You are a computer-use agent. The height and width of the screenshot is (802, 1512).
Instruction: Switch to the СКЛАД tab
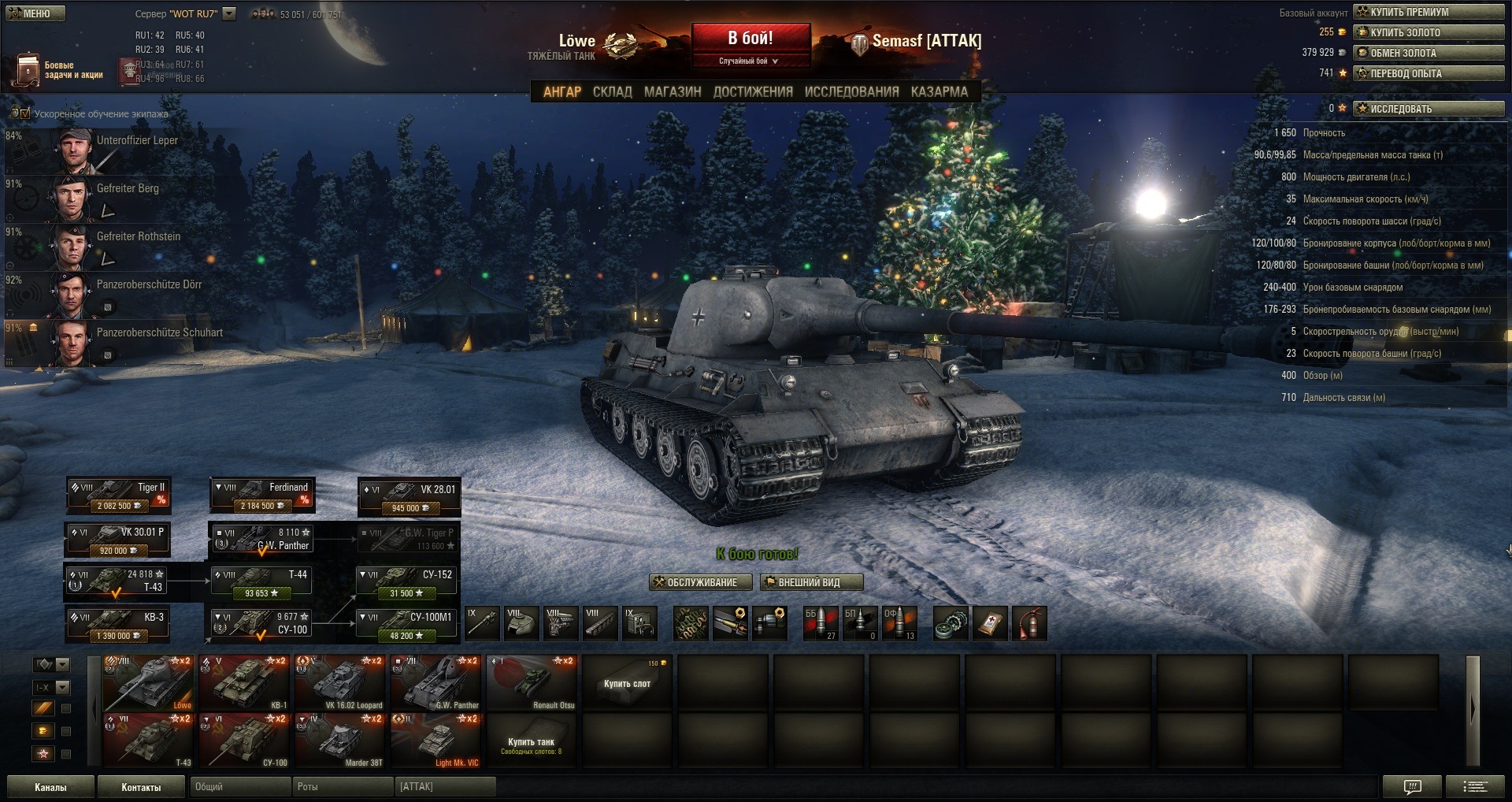[x=612, y=91]
